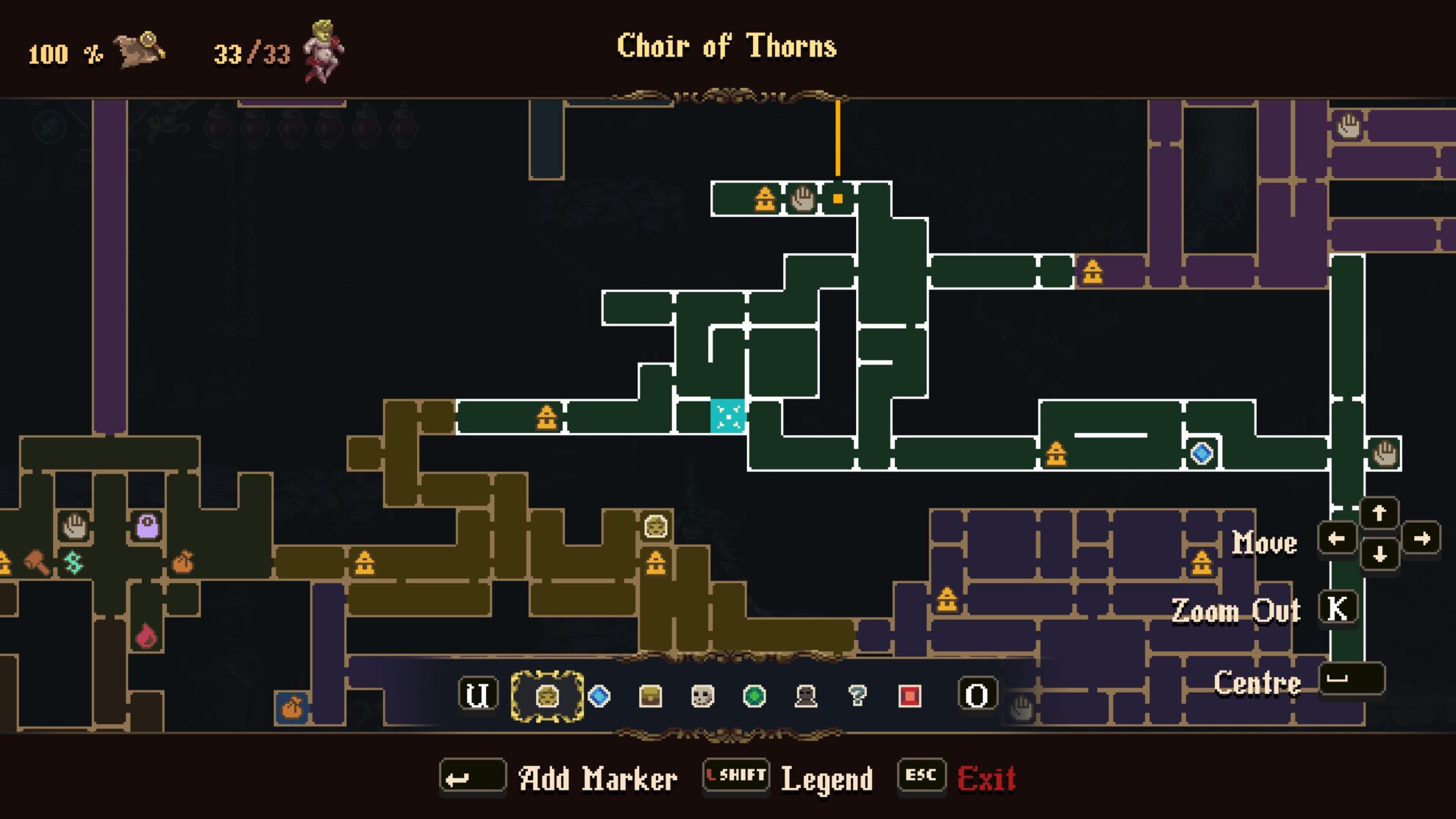The height and width of the screenshot is (819, 1456).
Task: Select the red flame map icon
Action: pyautogui.click(x=146, y=636)
